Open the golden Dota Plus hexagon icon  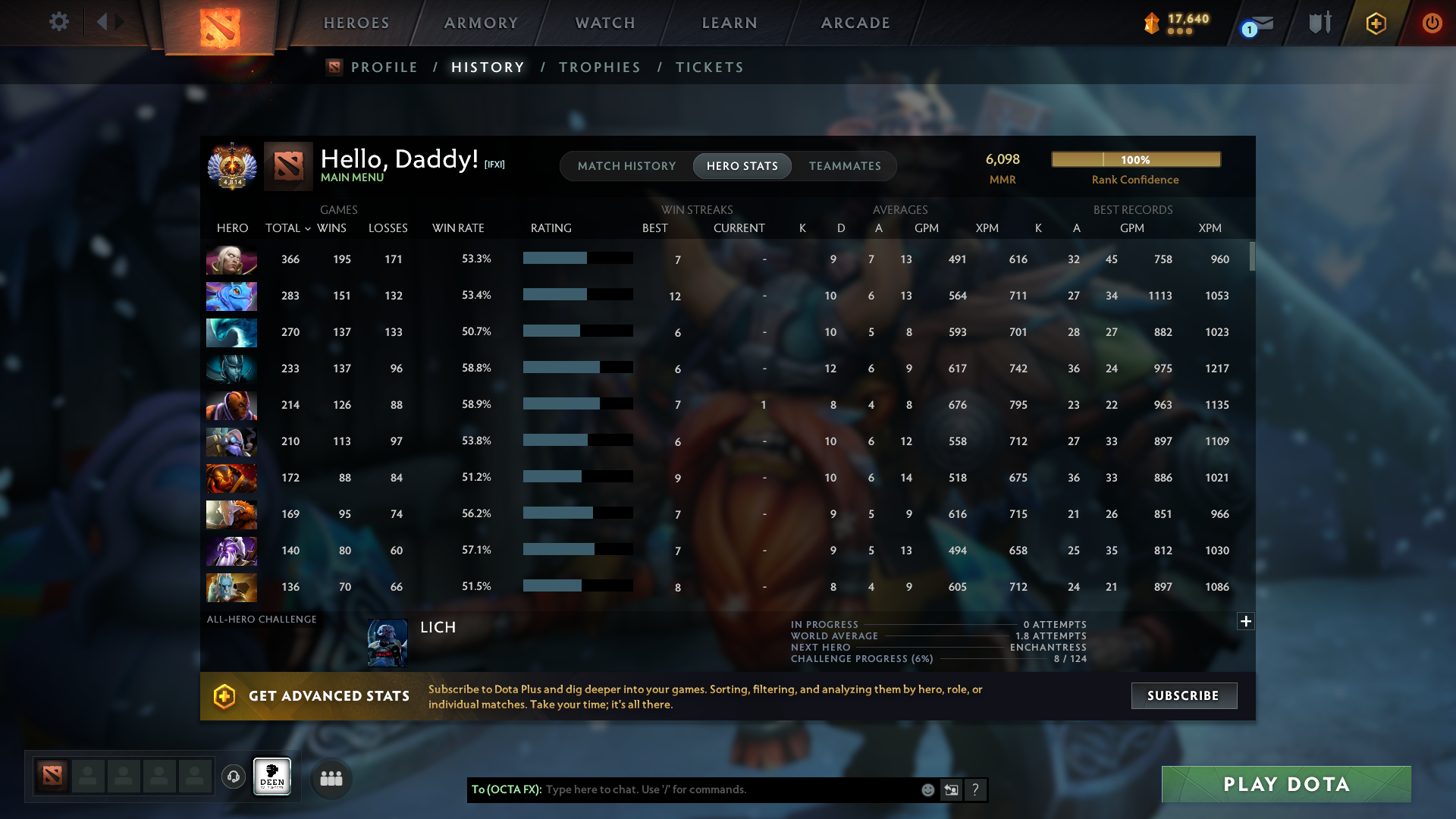pyautogui.click(x=1375, y=23)
